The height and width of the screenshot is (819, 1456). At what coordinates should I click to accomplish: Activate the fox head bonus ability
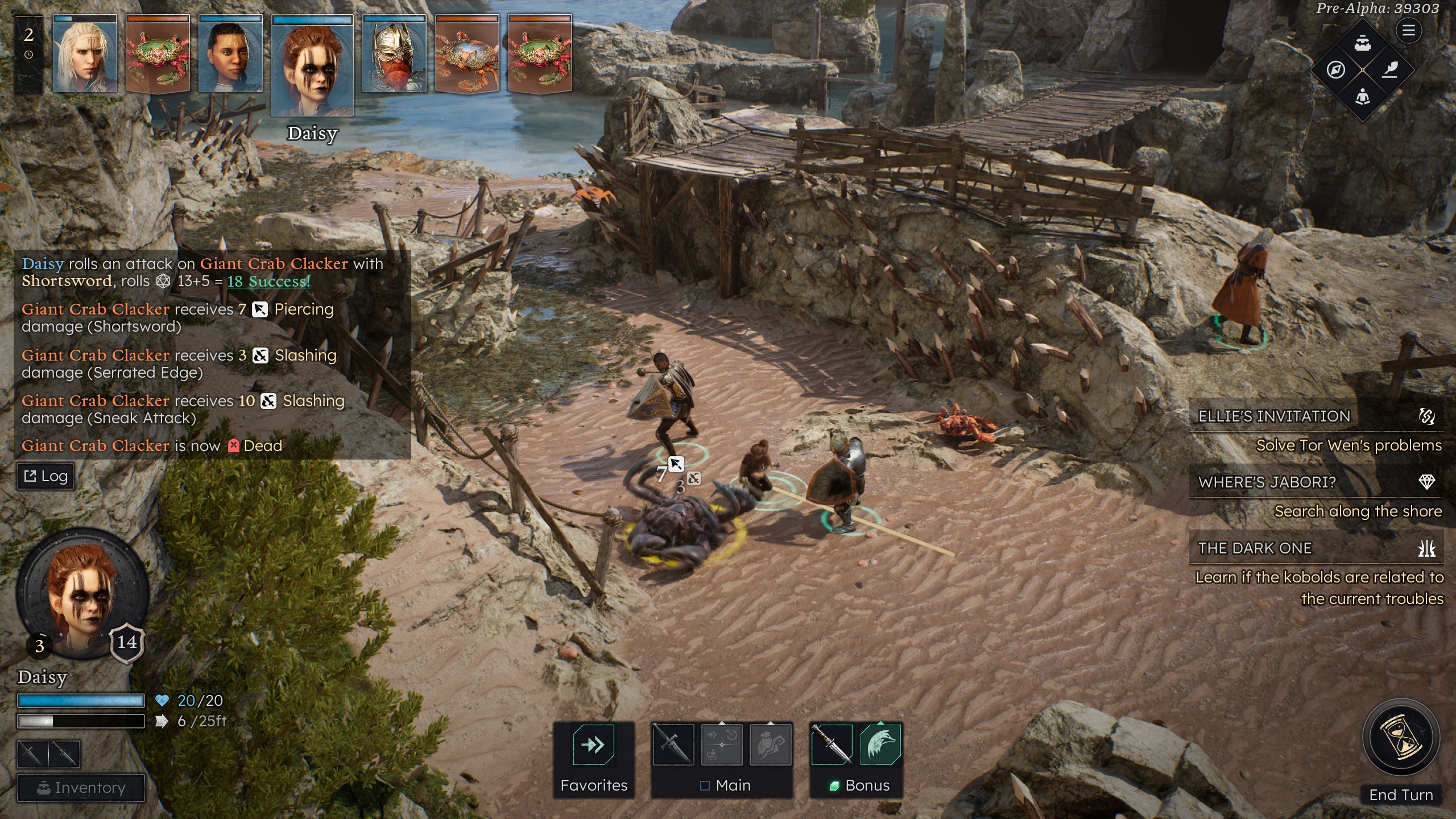(880, 744)
